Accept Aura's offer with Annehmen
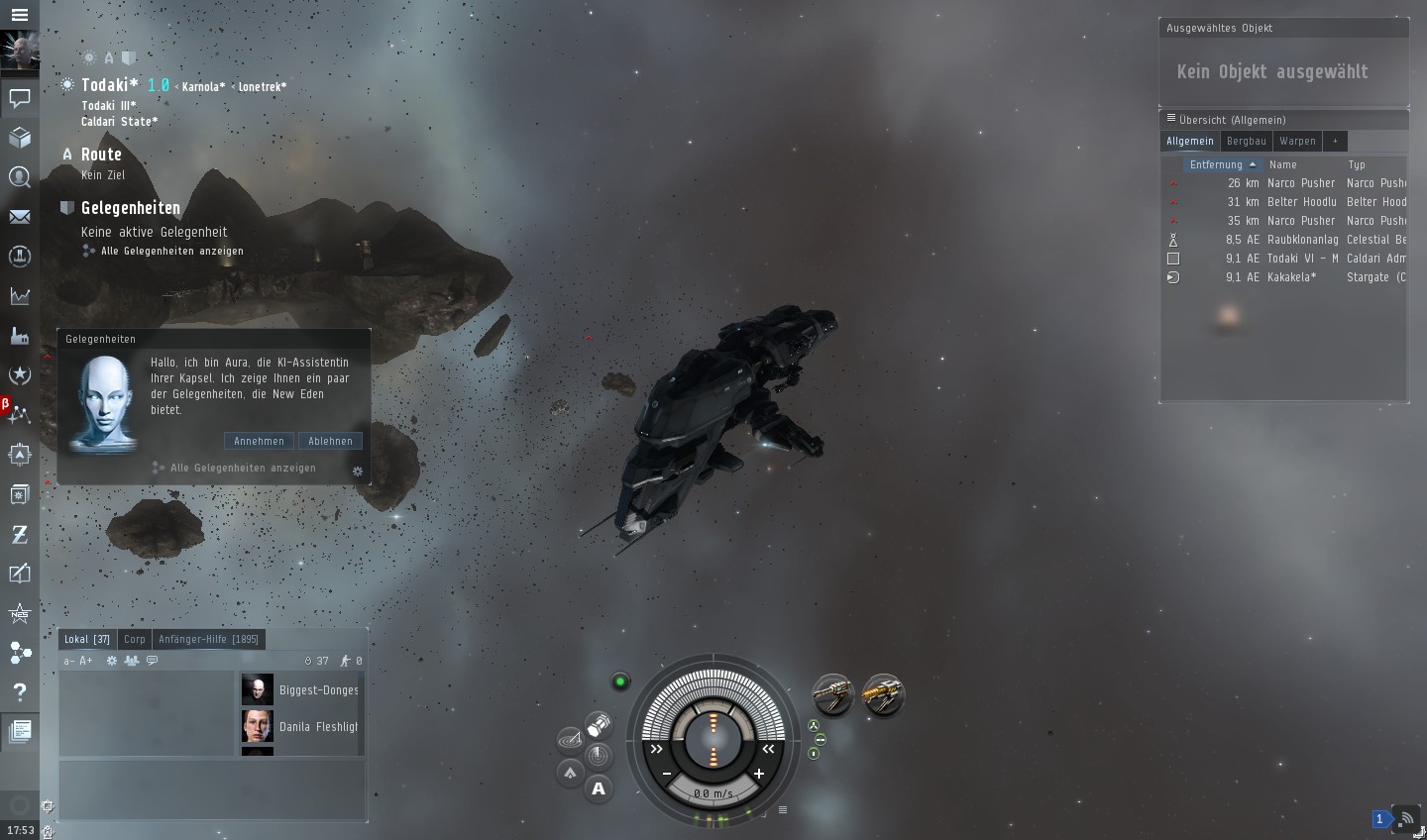1427x840 pixels. tap(259, 441)
